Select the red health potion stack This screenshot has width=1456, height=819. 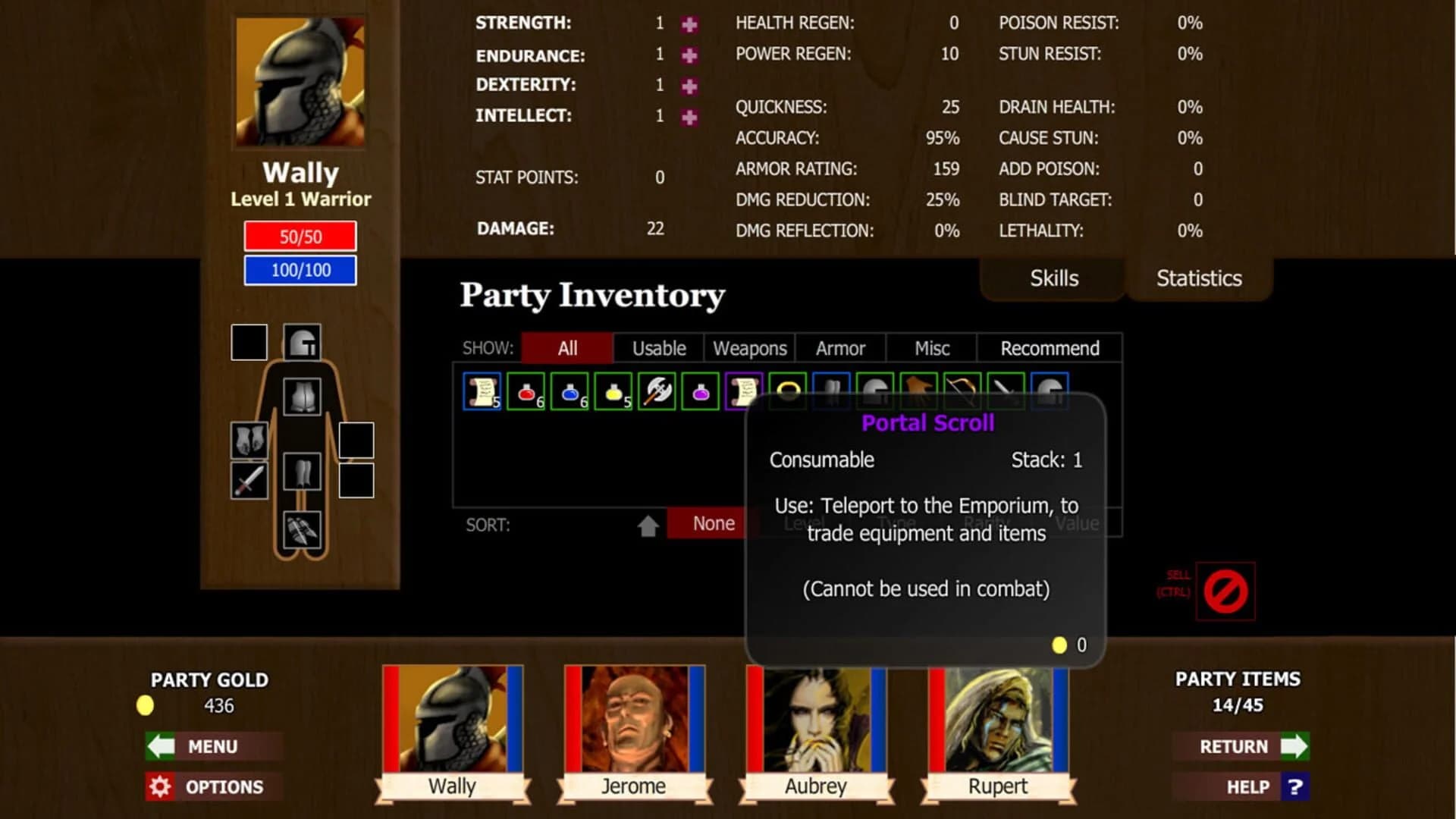coord(527,391)
